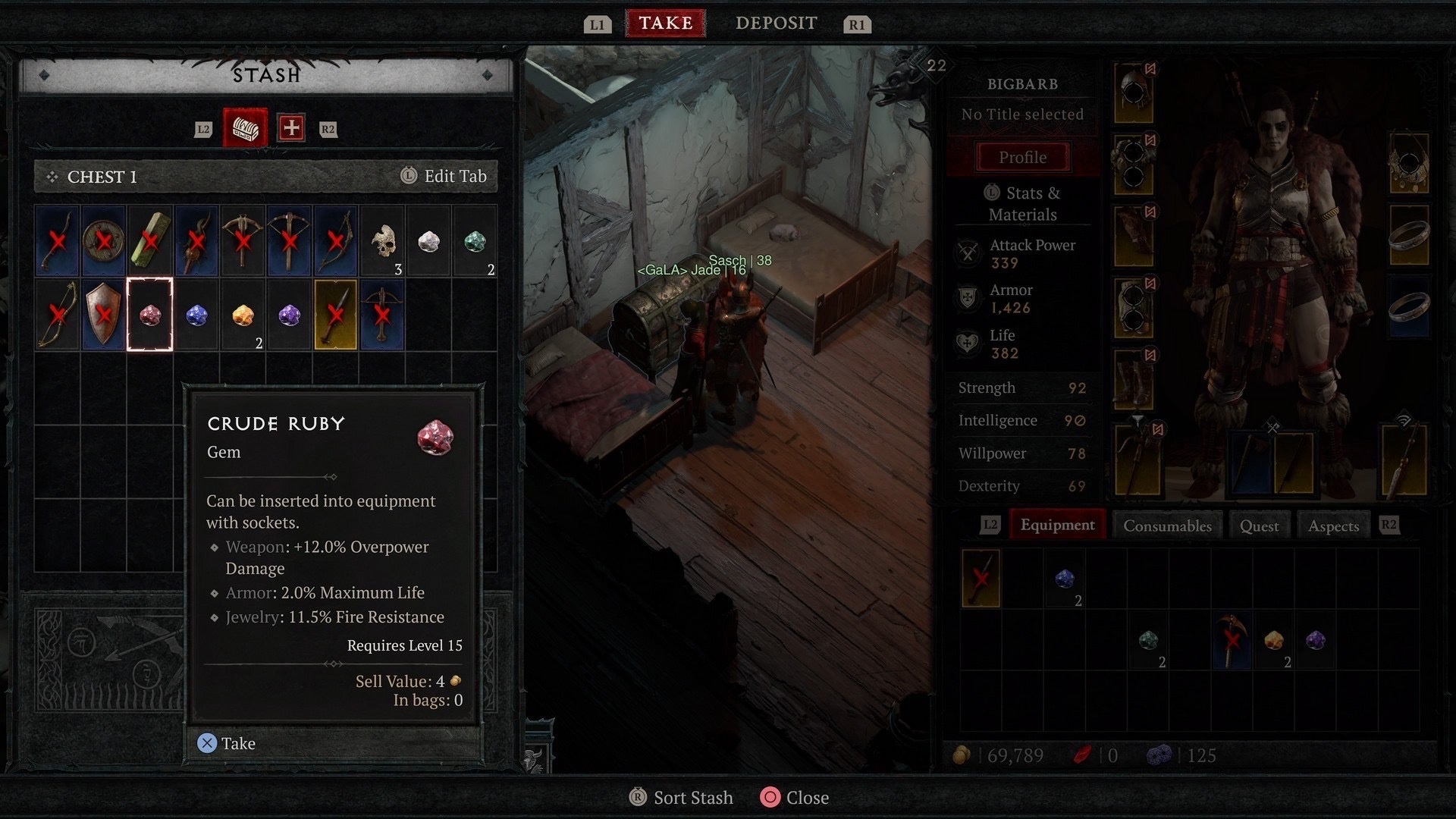Select the blue sapphire in the stash
Image resolution: width=1456 pixels, height=819 pixels.
click(x=196, y=315)
